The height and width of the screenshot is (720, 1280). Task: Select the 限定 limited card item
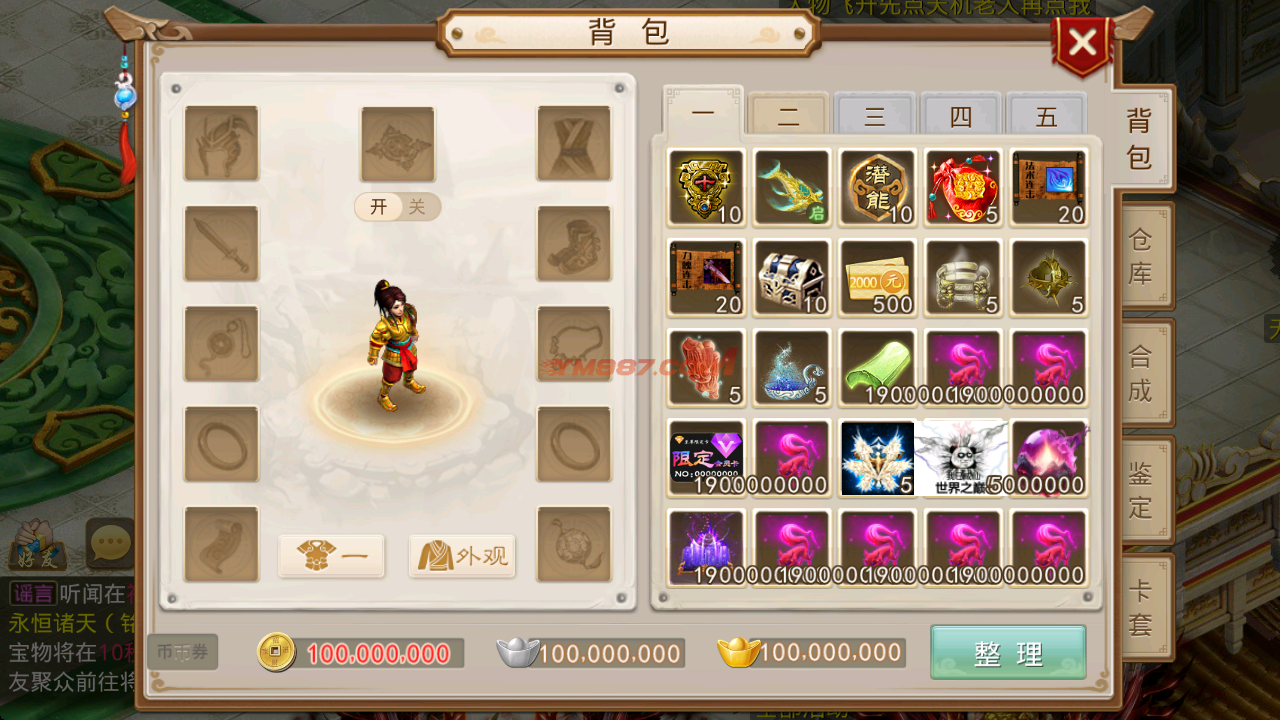pos(706,457)
